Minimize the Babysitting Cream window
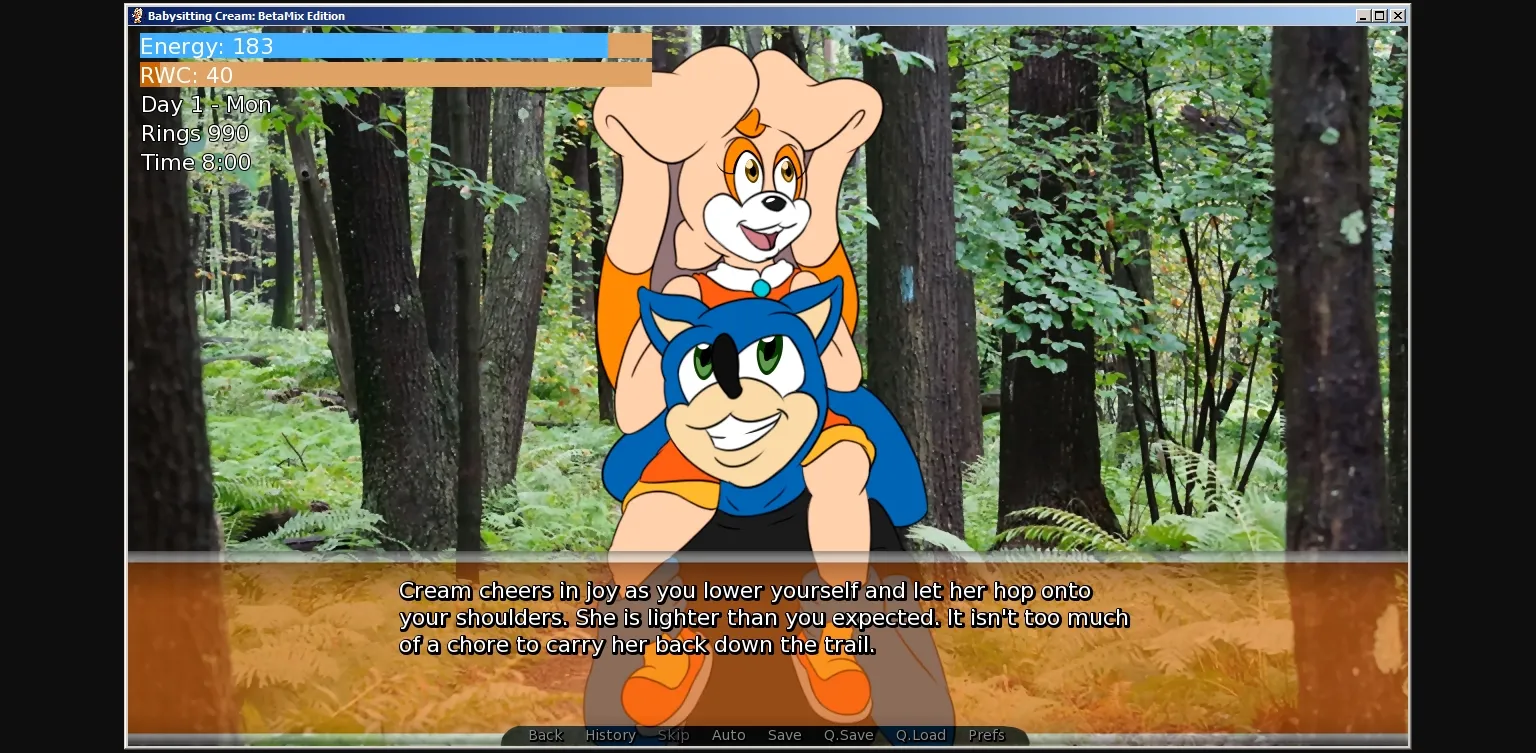1536x753 pixels. [1363, 15]
